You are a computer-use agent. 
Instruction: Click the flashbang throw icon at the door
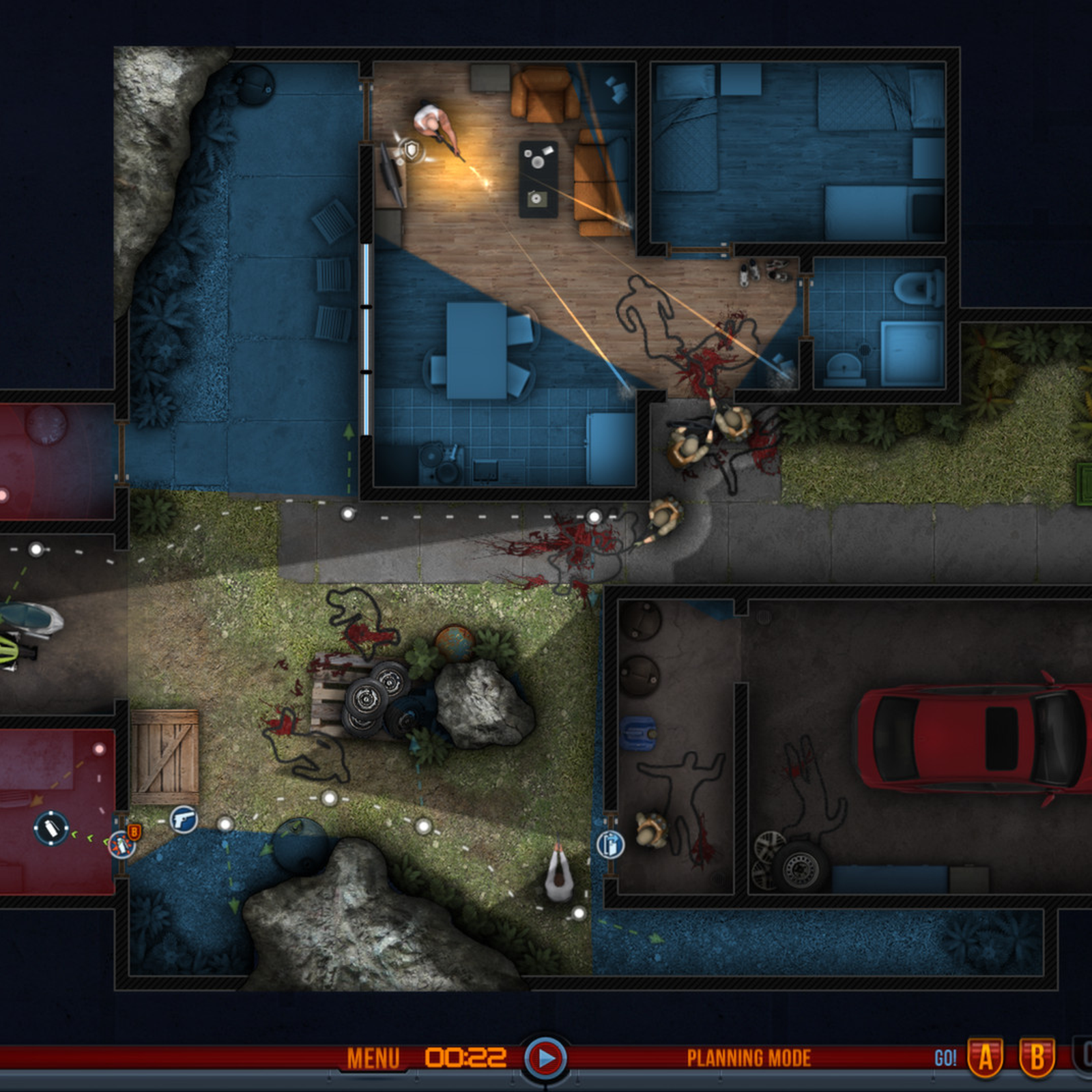coord(122,845)
